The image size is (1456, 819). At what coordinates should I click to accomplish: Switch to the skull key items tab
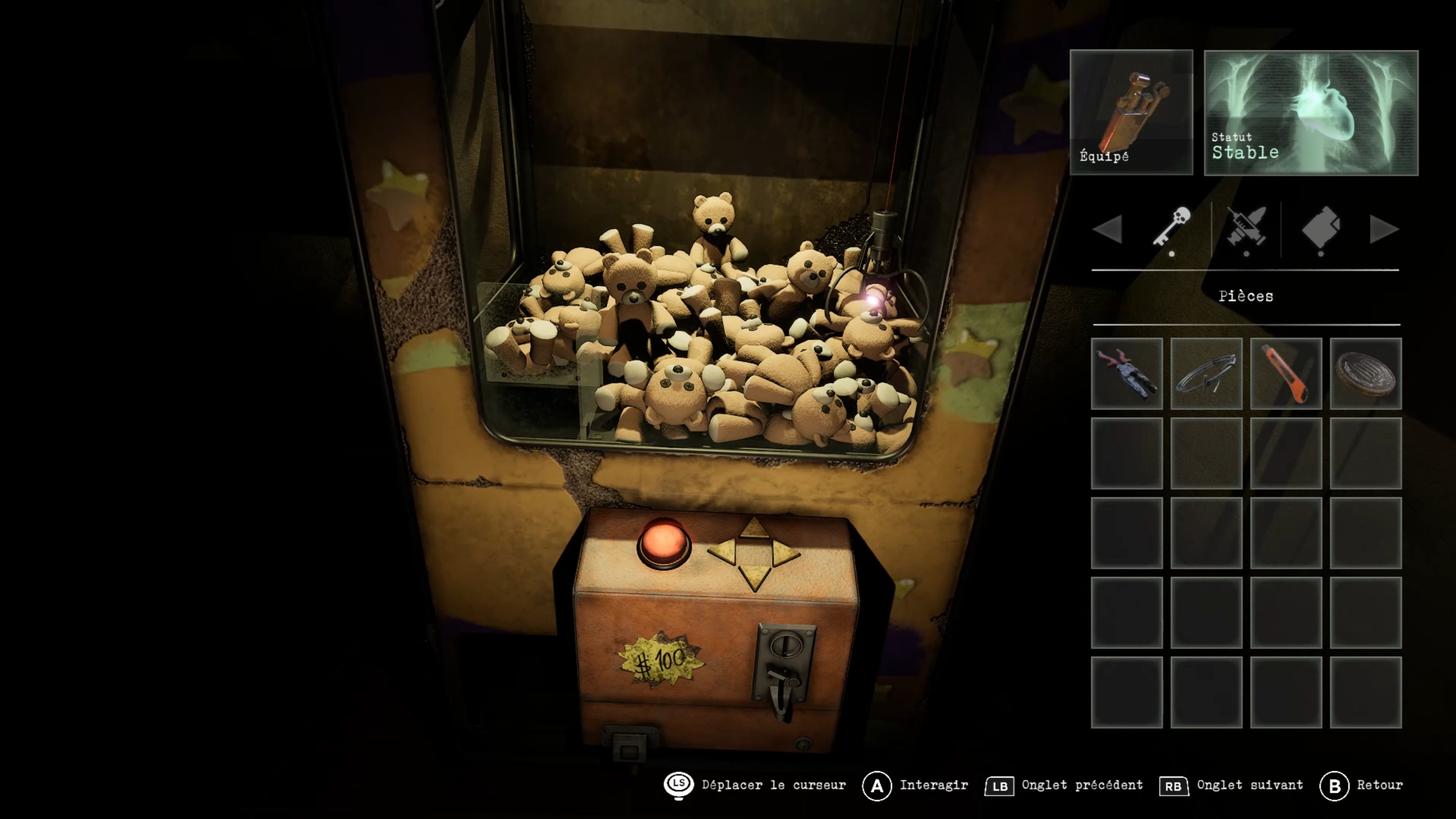(x=1172, y=227)
